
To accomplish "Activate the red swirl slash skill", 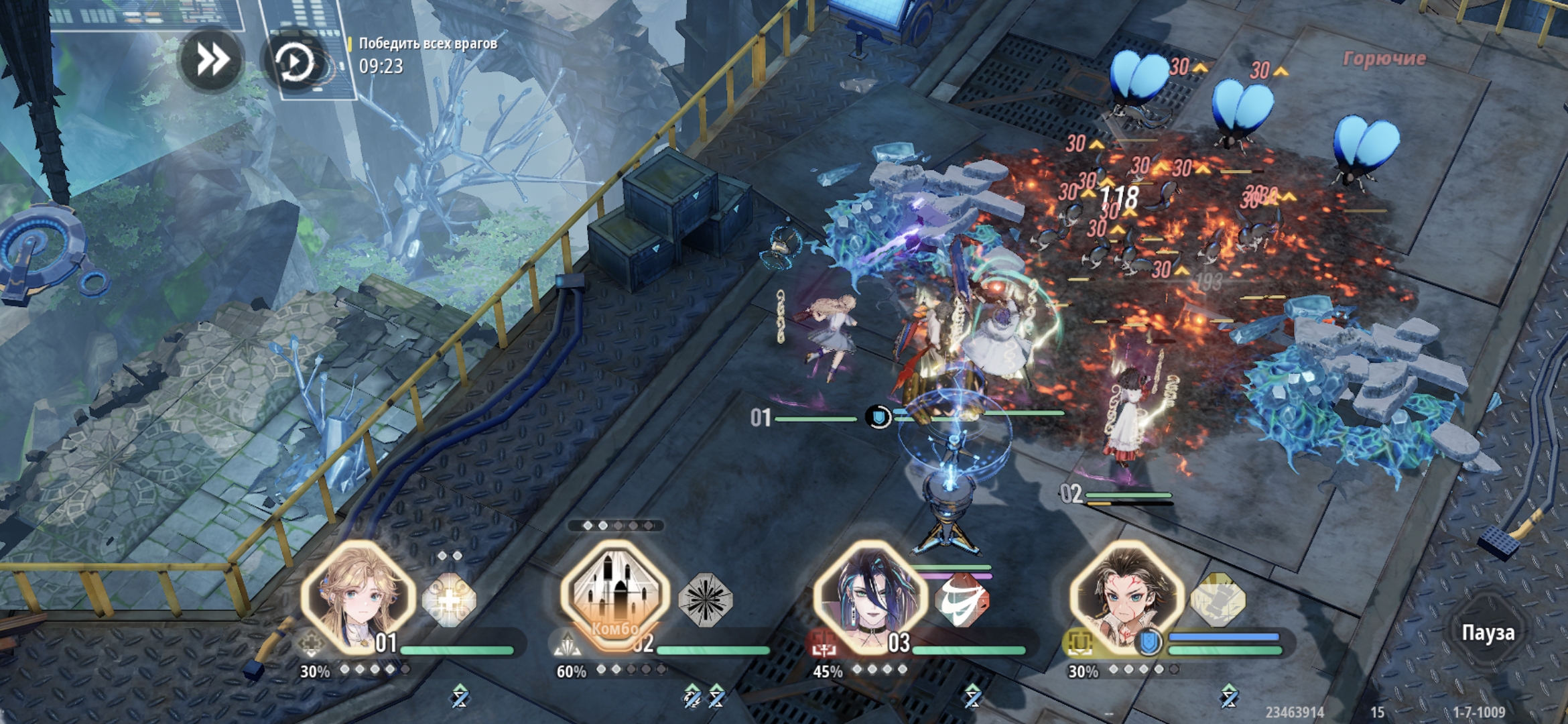I will [962, 600].
